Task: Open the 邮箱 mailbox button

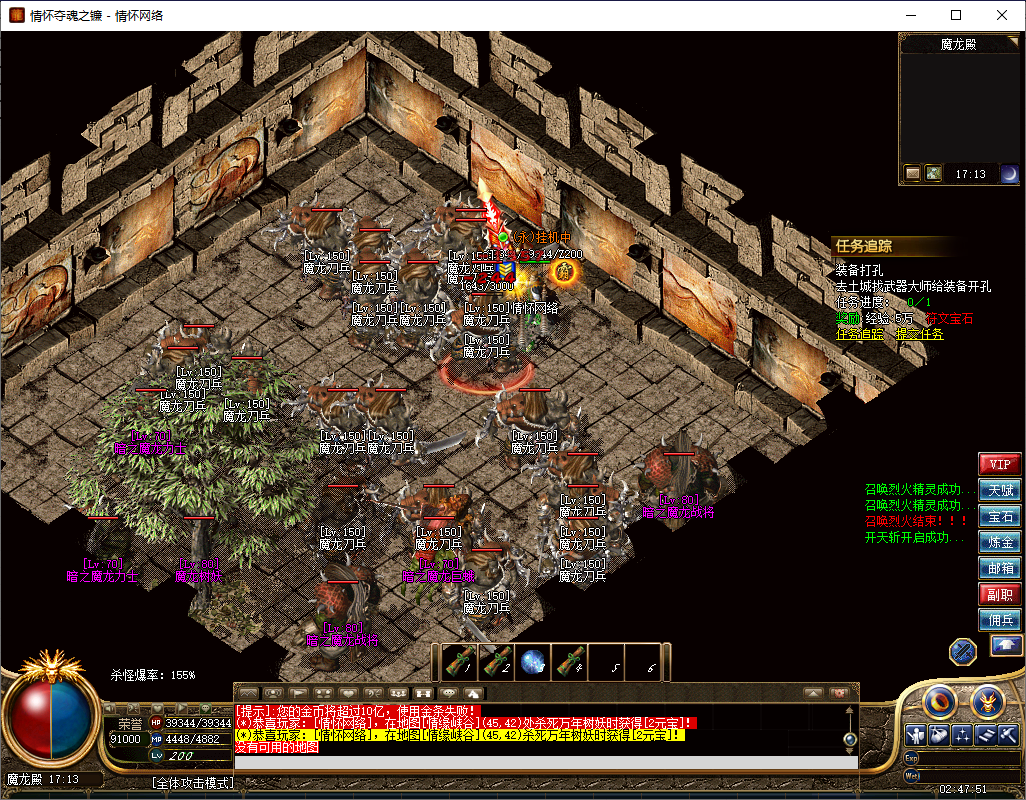Action: 999,568
